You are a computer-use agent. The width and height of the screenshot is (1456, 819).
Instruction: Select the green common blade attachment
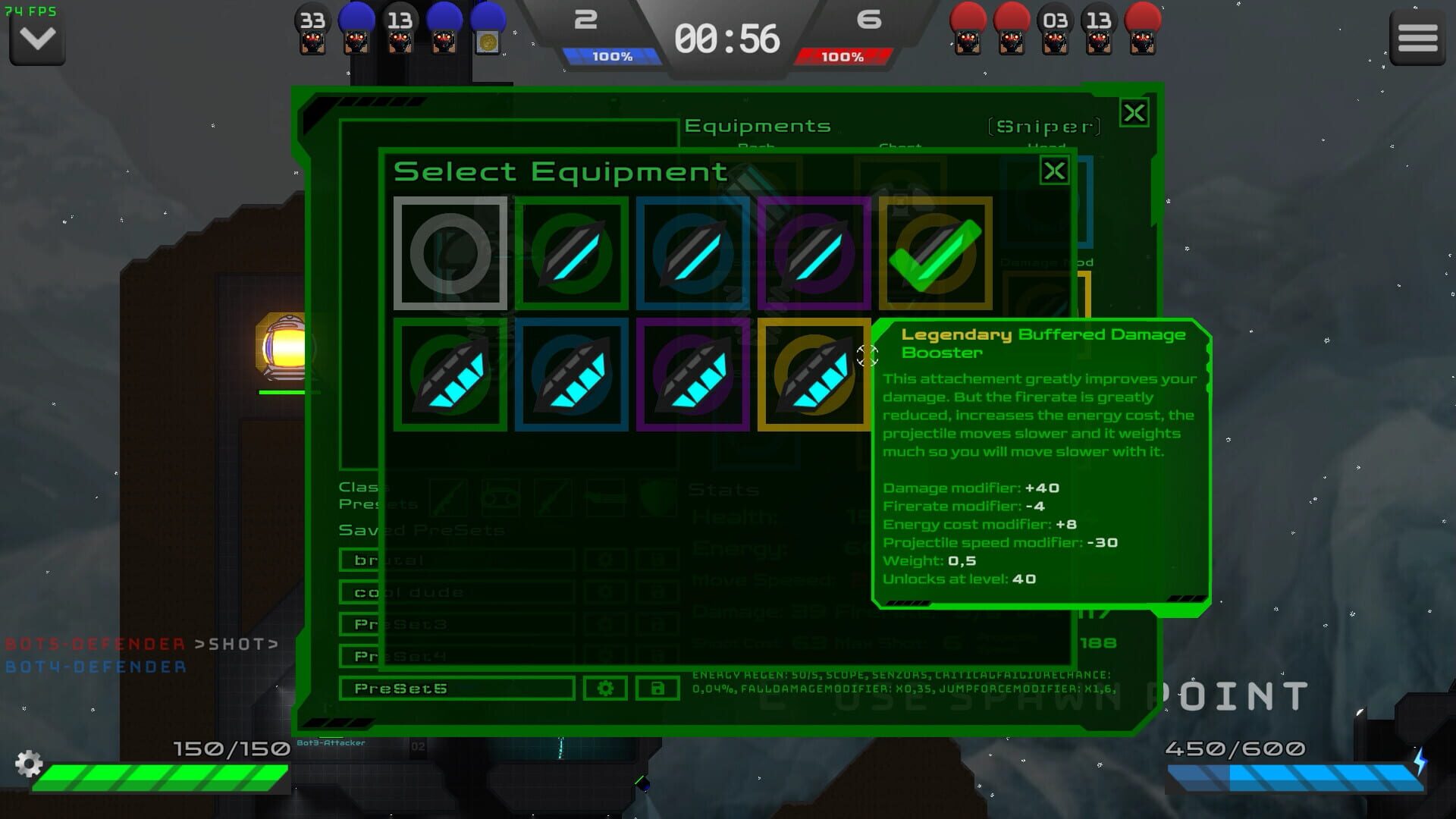(x=571, y=254)
